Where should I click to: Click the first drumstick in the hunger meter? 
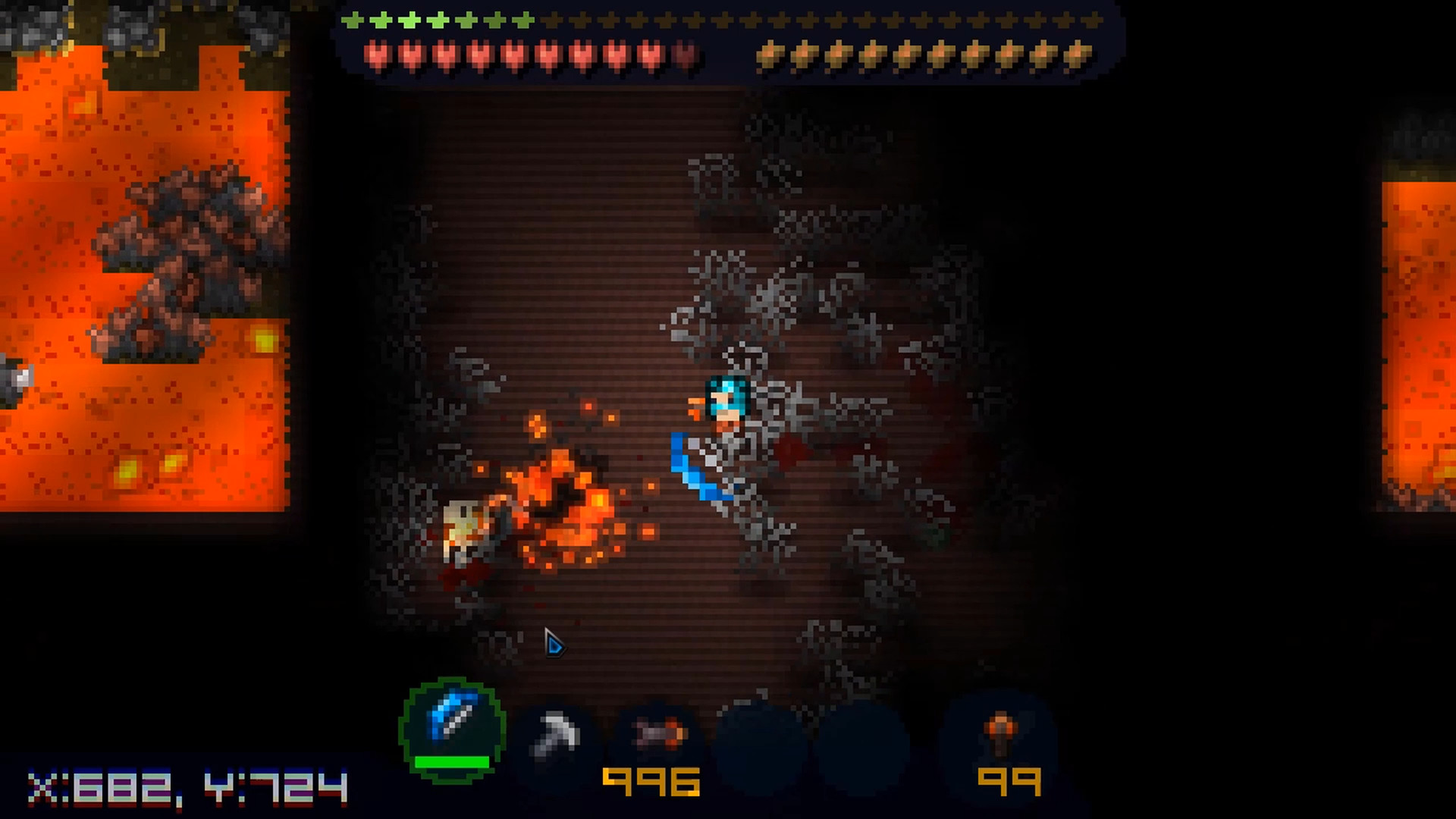coord(767,55)
